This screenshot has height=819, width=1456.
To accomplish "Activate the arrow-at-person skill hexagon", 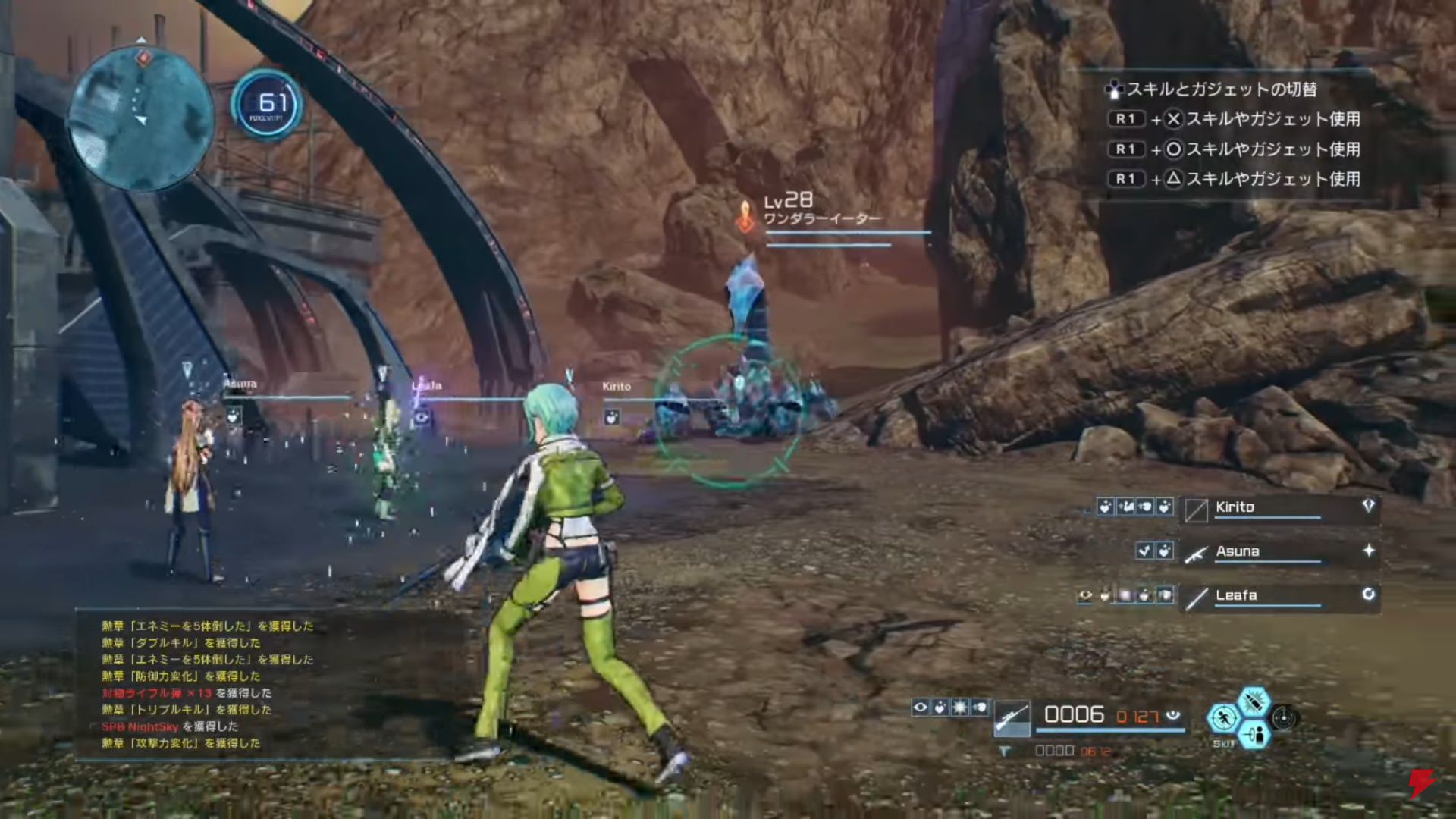I will 1254,734.
